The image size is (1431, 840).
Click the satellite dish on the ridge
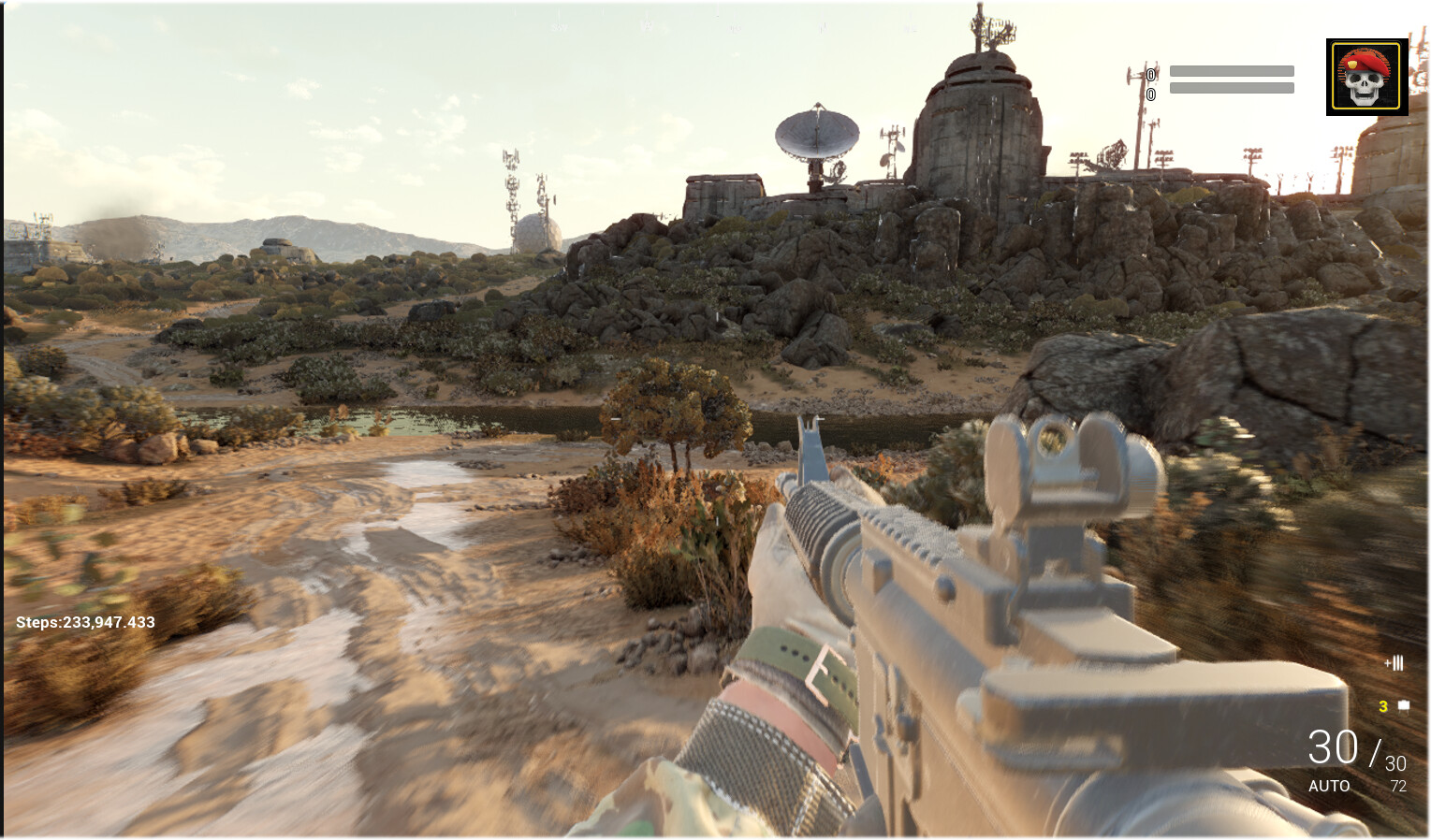(818, 131)
